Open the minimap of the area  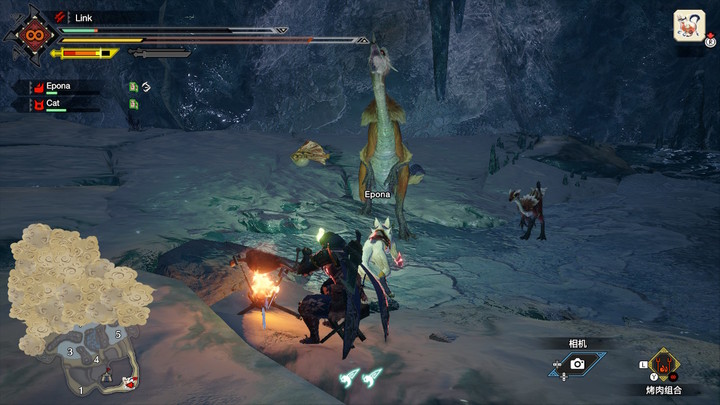78,310
